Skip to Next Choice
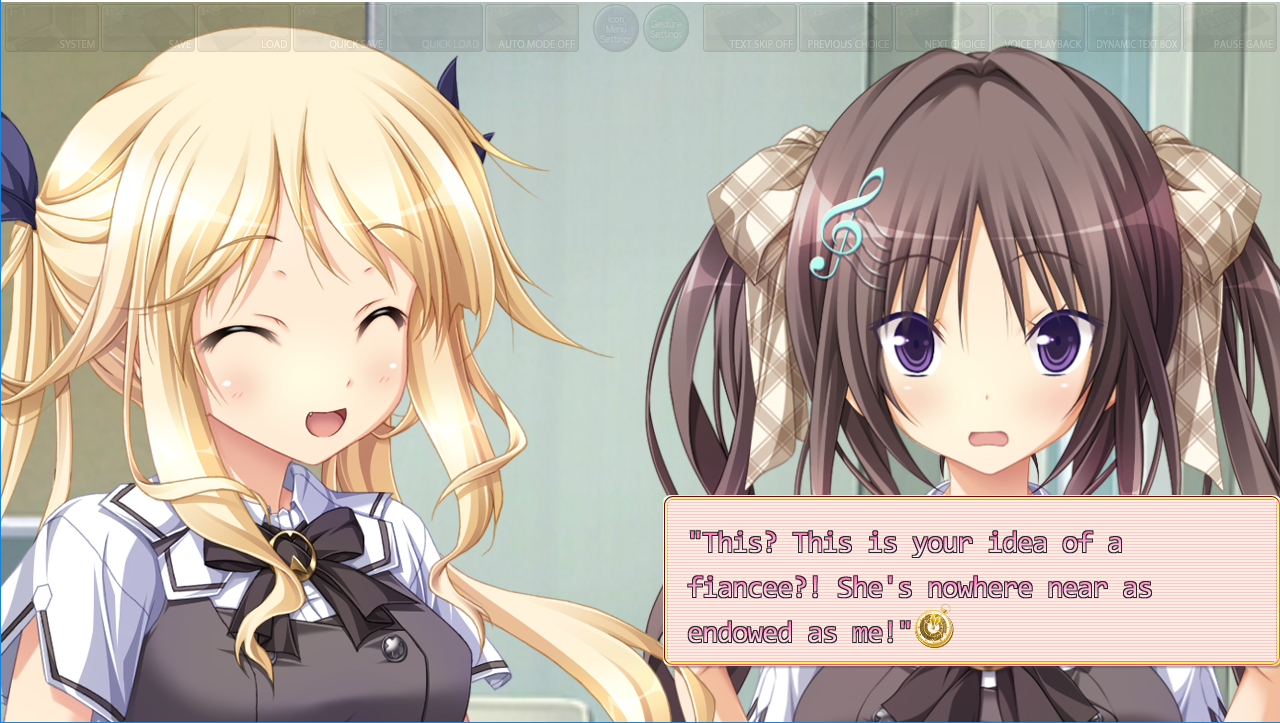 [942, 28]
